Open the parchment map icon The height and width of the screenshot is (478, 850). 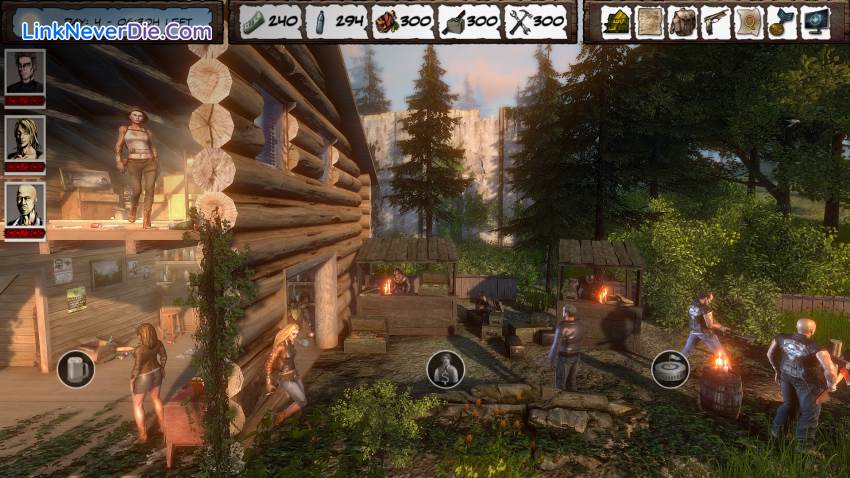point(650,21)
